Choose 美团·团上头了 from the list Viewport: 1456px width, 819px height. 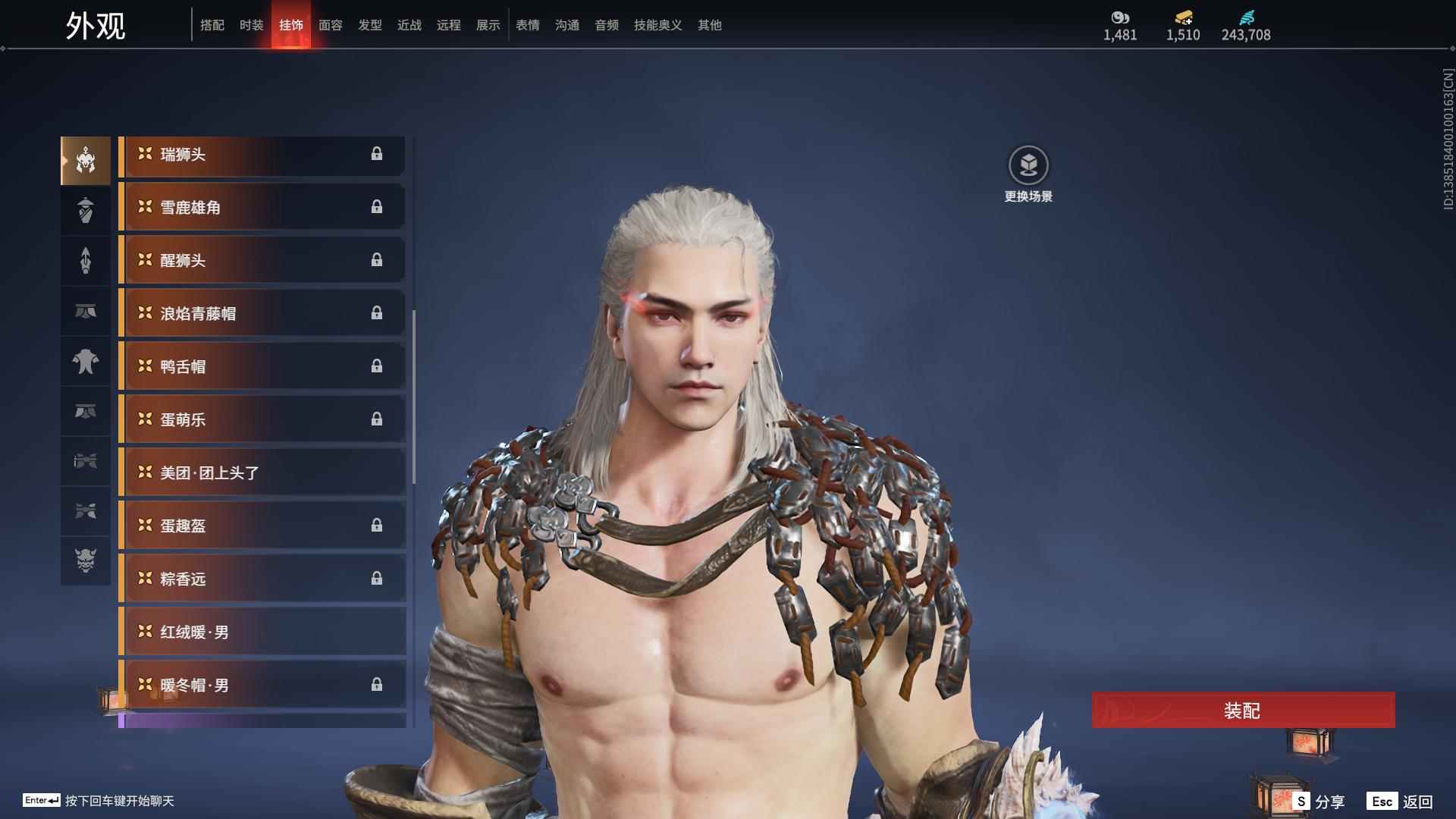tap(262, 473)
